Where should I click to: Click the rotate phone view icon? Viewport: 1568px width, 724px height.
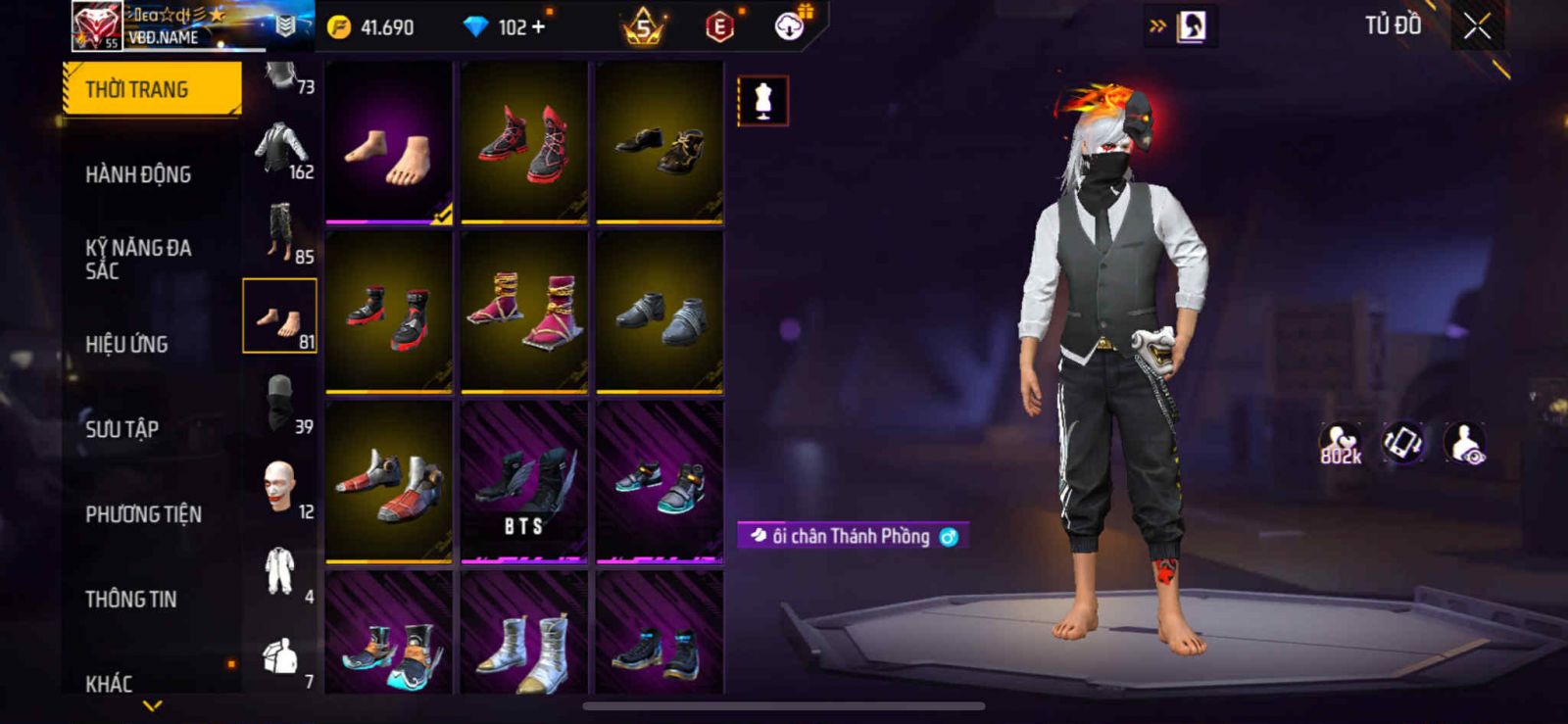(x=1402, y=443)
